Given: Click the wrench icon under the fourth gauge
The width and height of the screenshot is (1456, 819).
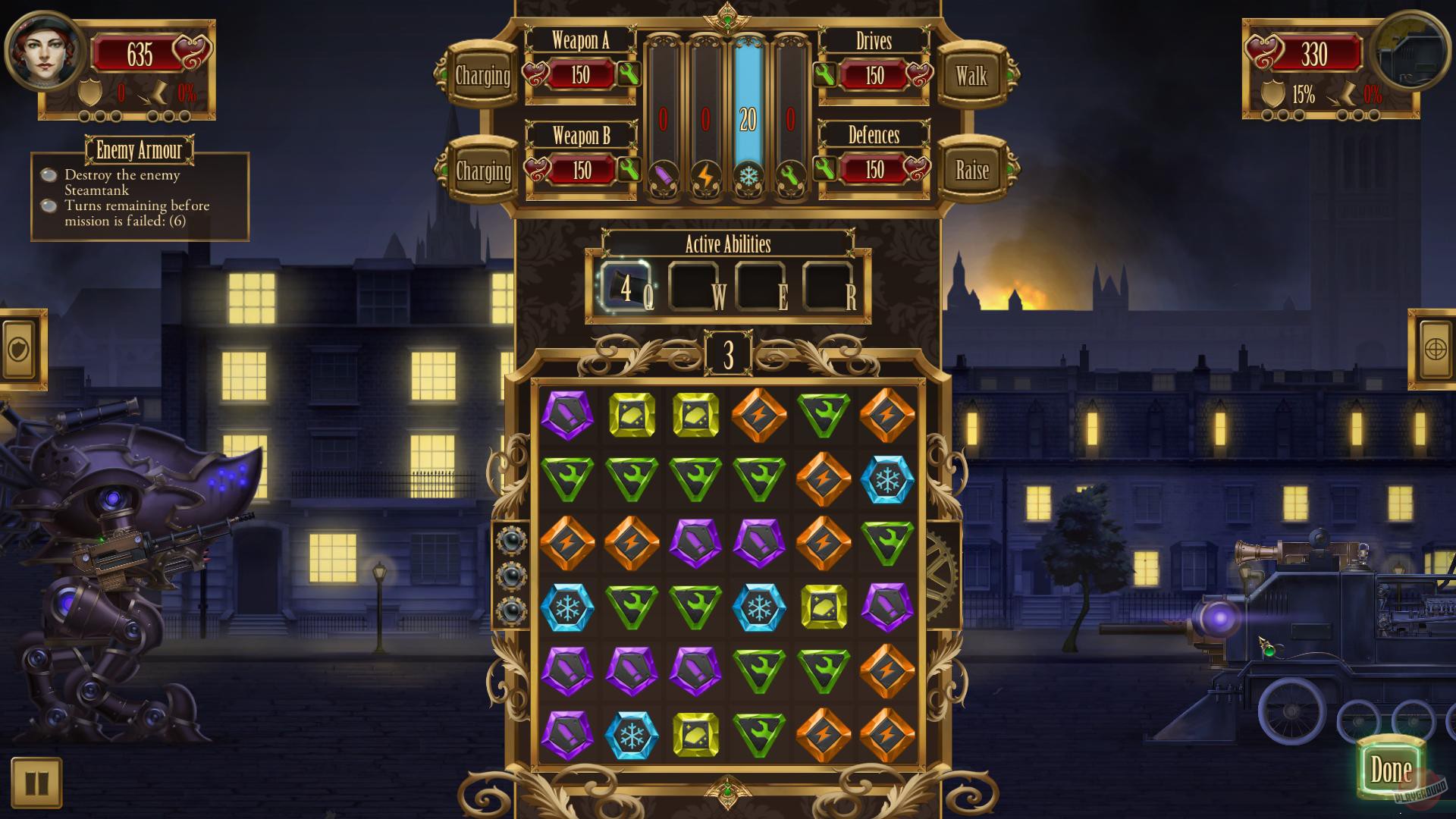Looking at the screenshot, I should (792, 174).
